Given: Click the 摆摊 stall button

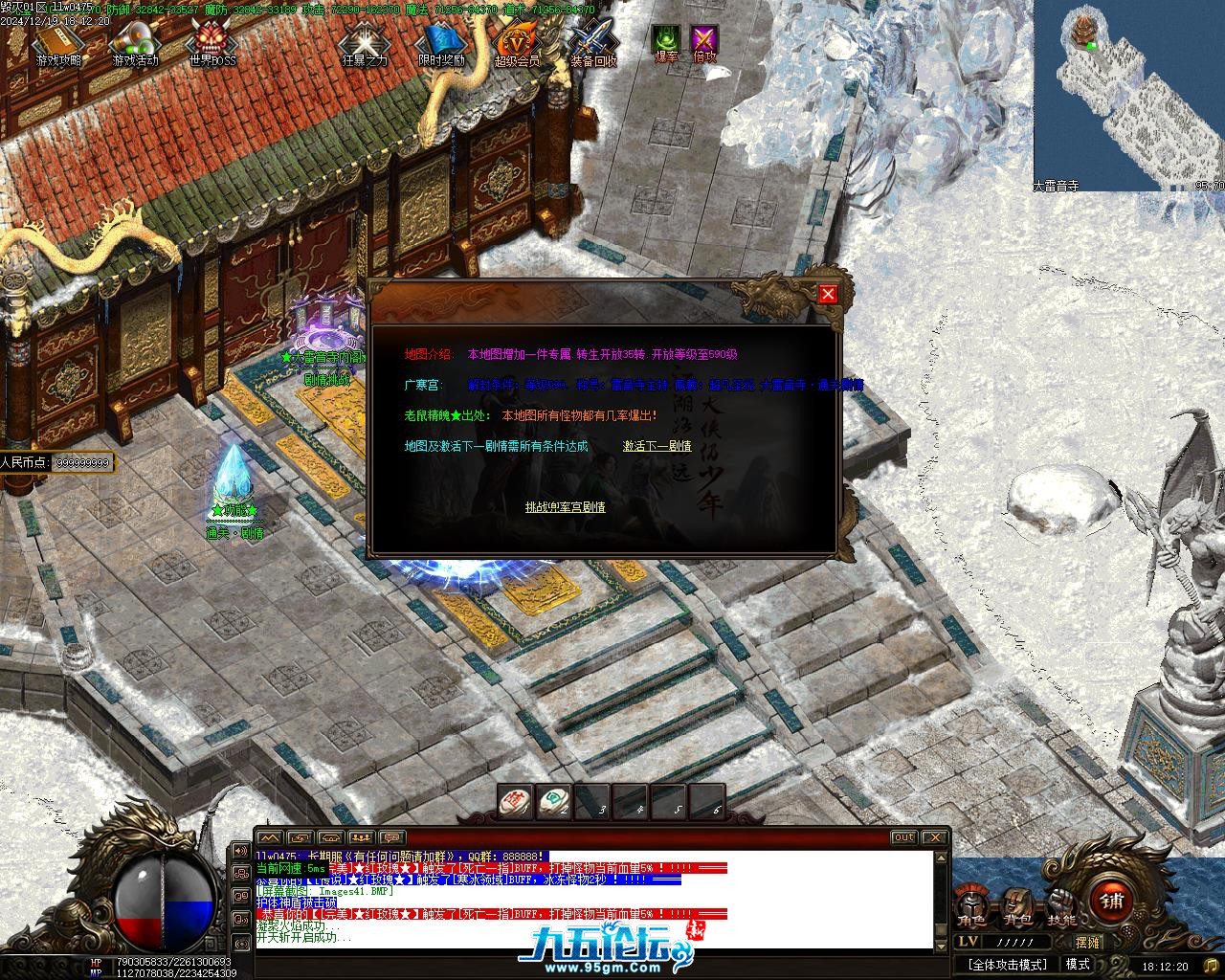Looking at the screenshot, I should coord(1088,942).
